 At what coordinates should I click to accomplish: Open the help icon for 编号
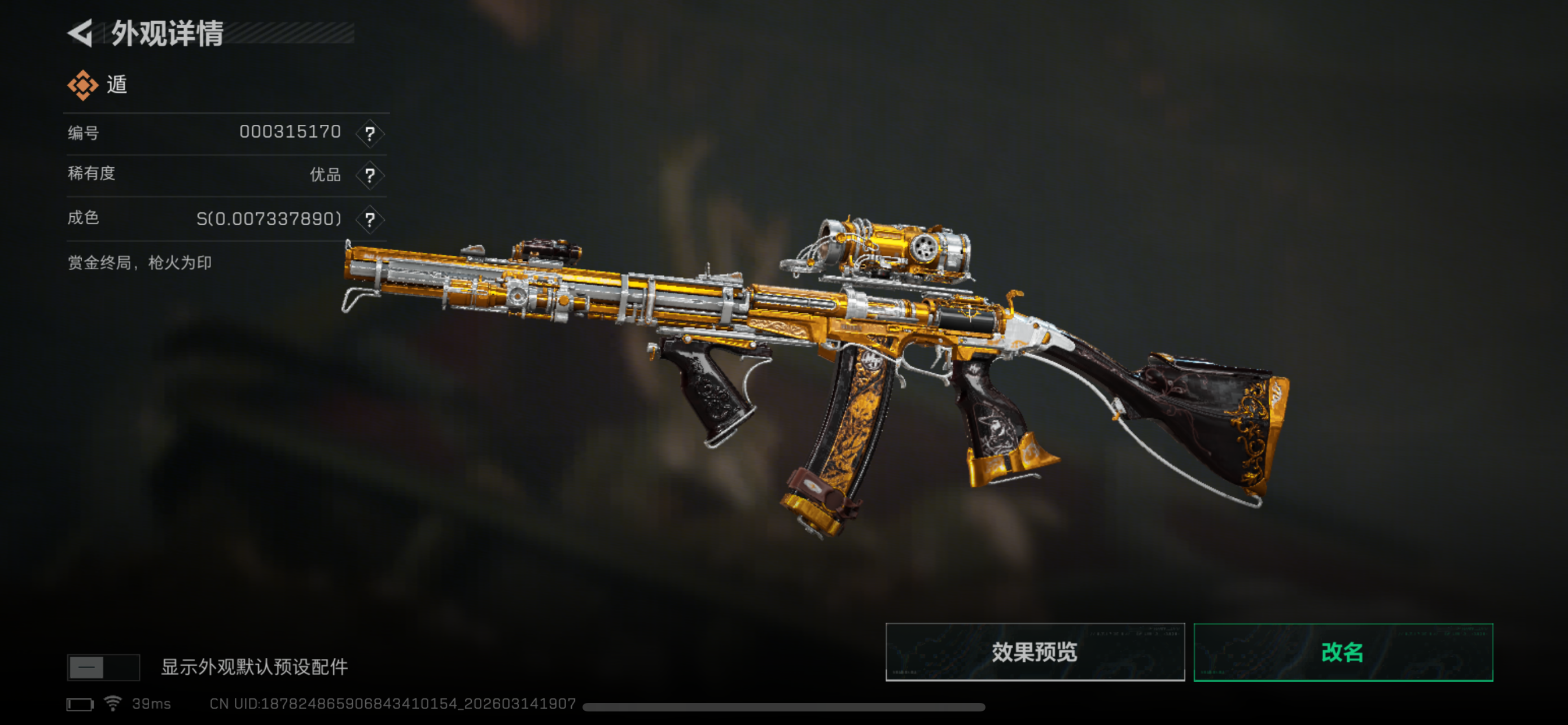pyautogui.click(x=370, y=133)
